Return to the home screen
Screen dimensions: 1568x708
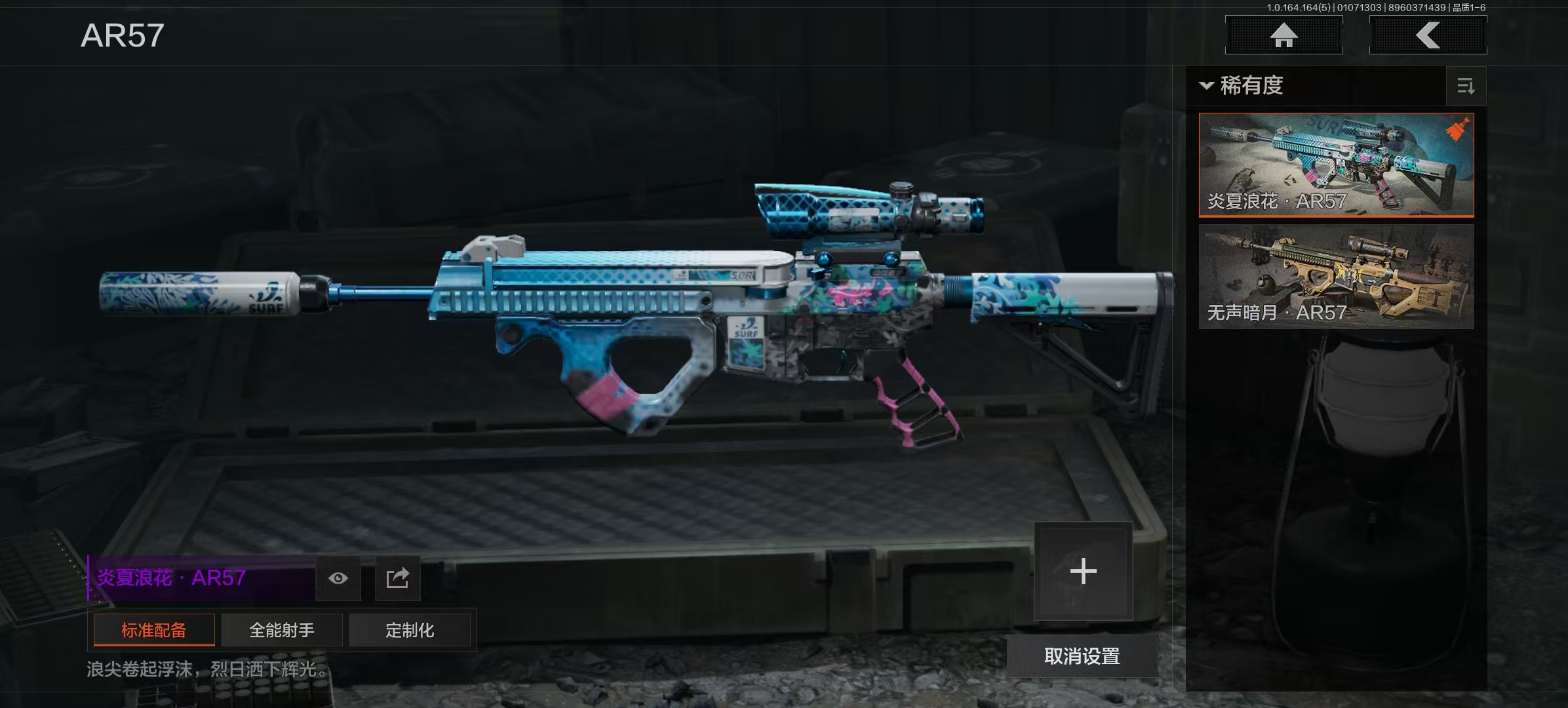1284,35
